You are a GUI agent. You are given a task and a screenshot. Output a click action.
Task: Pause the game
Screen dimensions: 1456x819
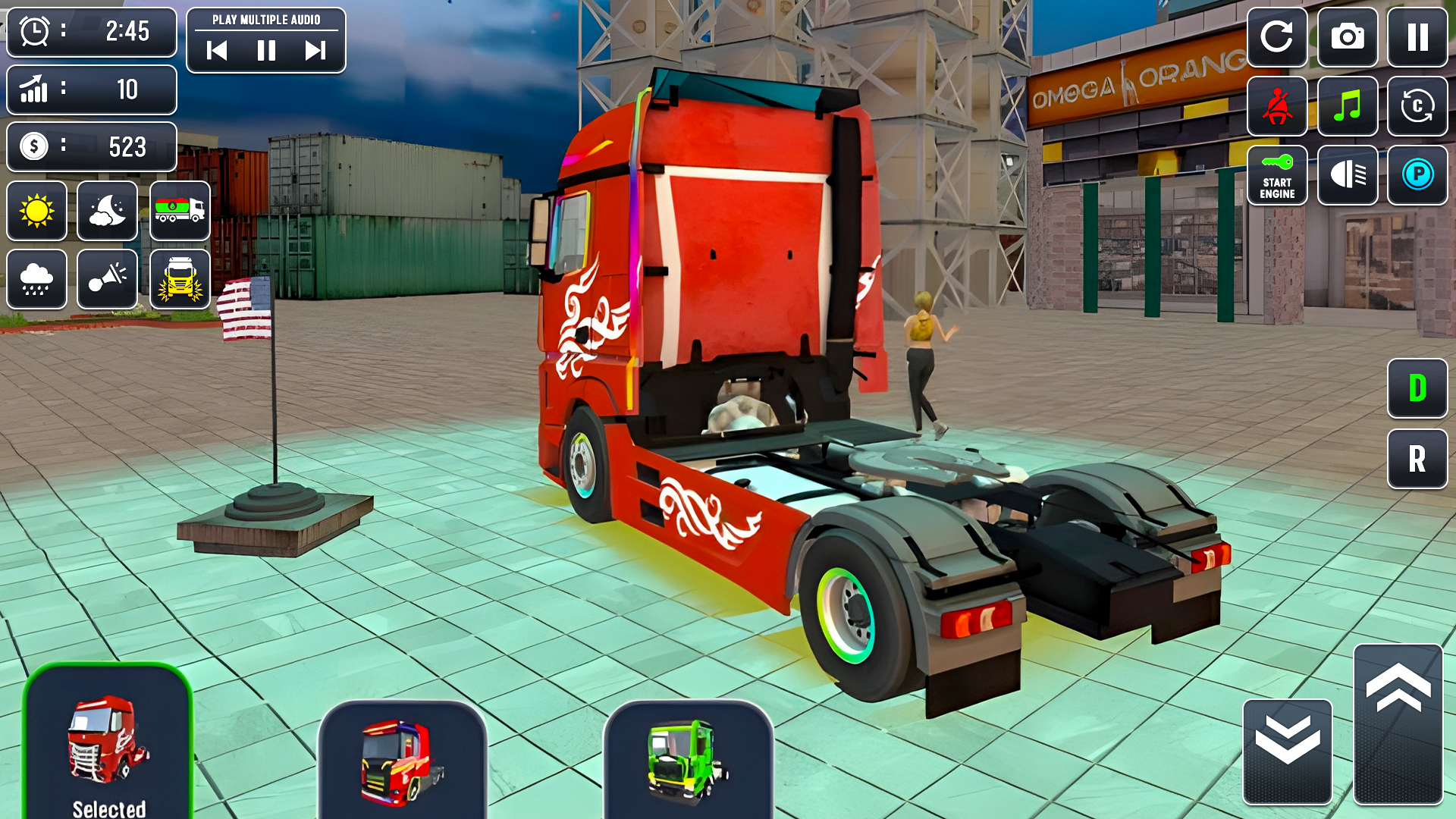1418,36
